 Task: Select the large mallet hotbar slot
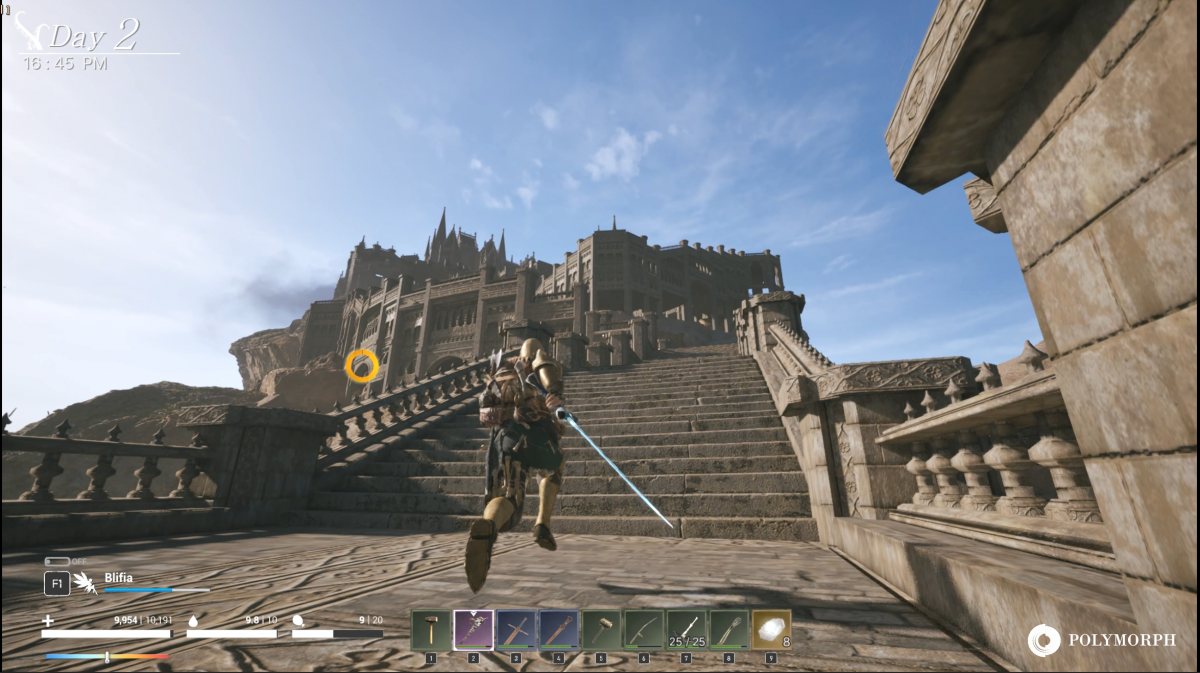click(602, 630)
